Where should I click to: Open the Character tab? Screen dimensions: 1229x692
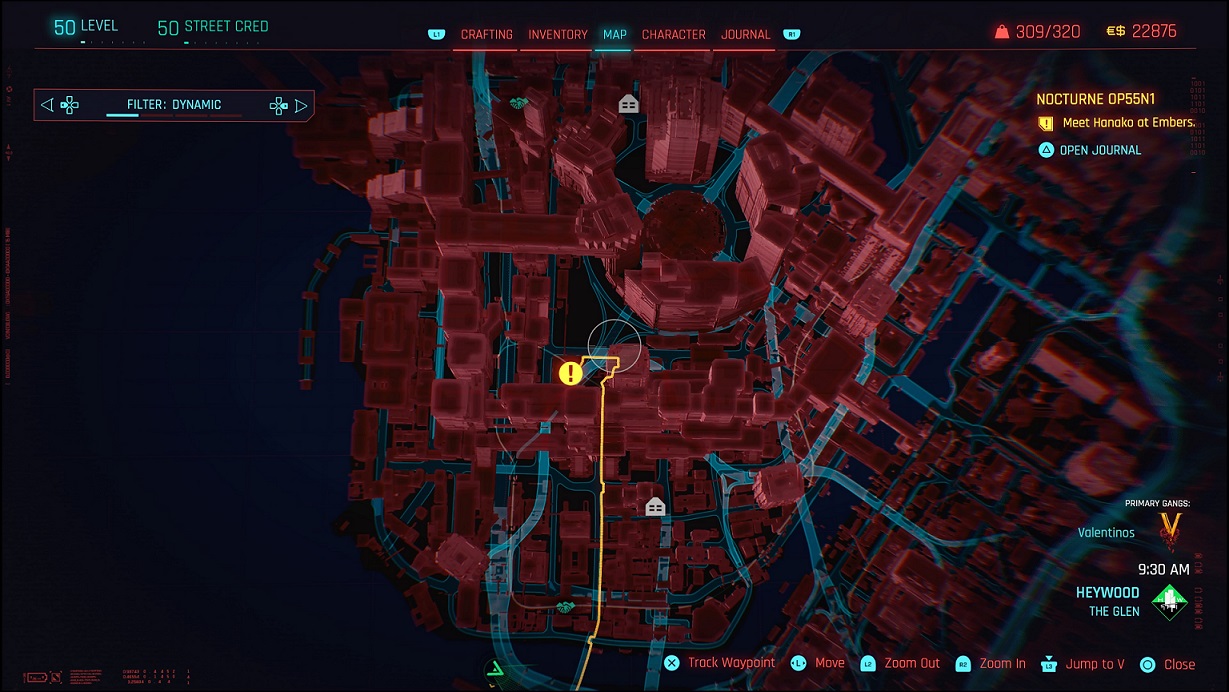[673, 34]
